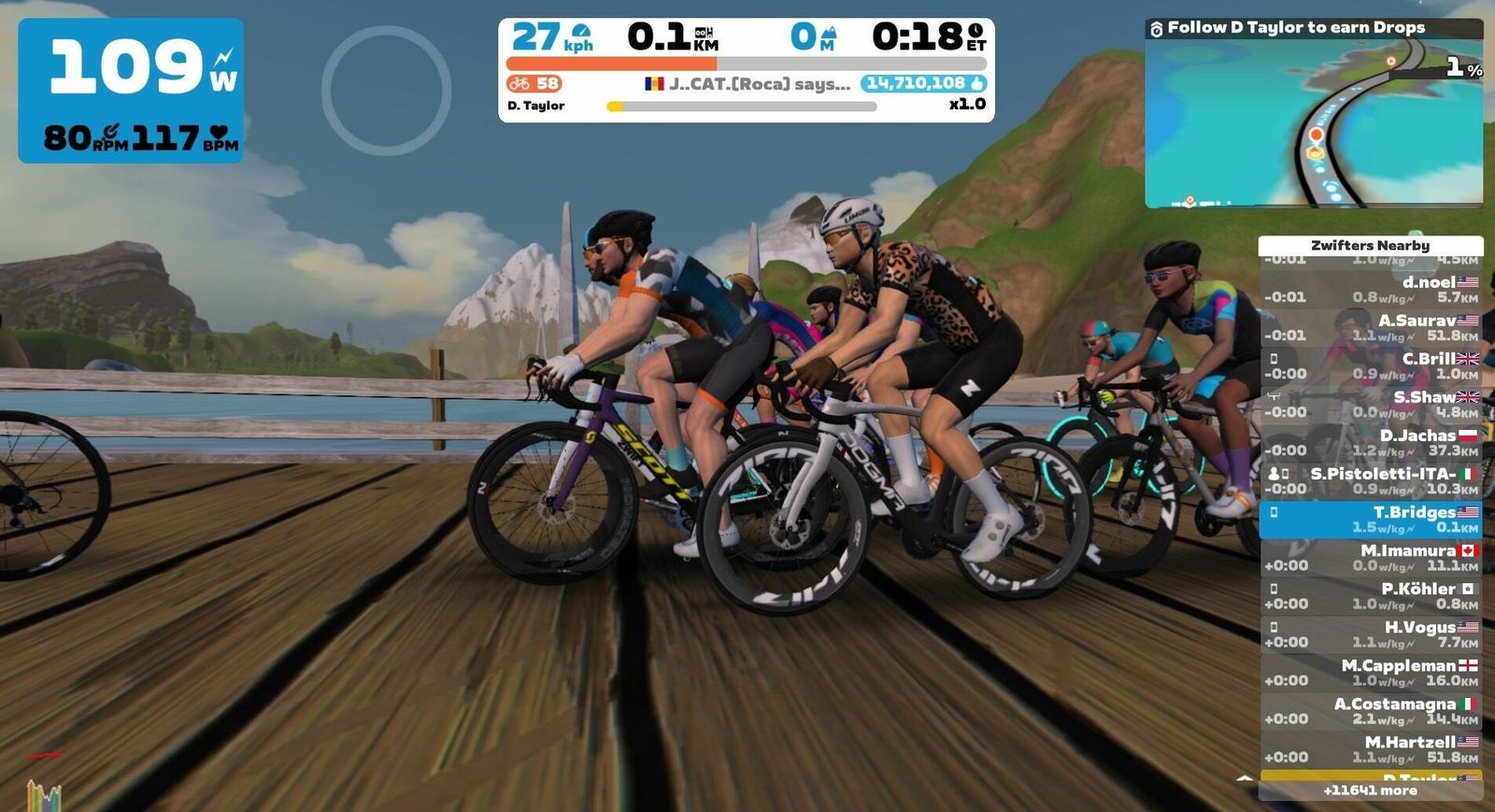Click the Ride On thumbs-up counter

tap(923, 83)
